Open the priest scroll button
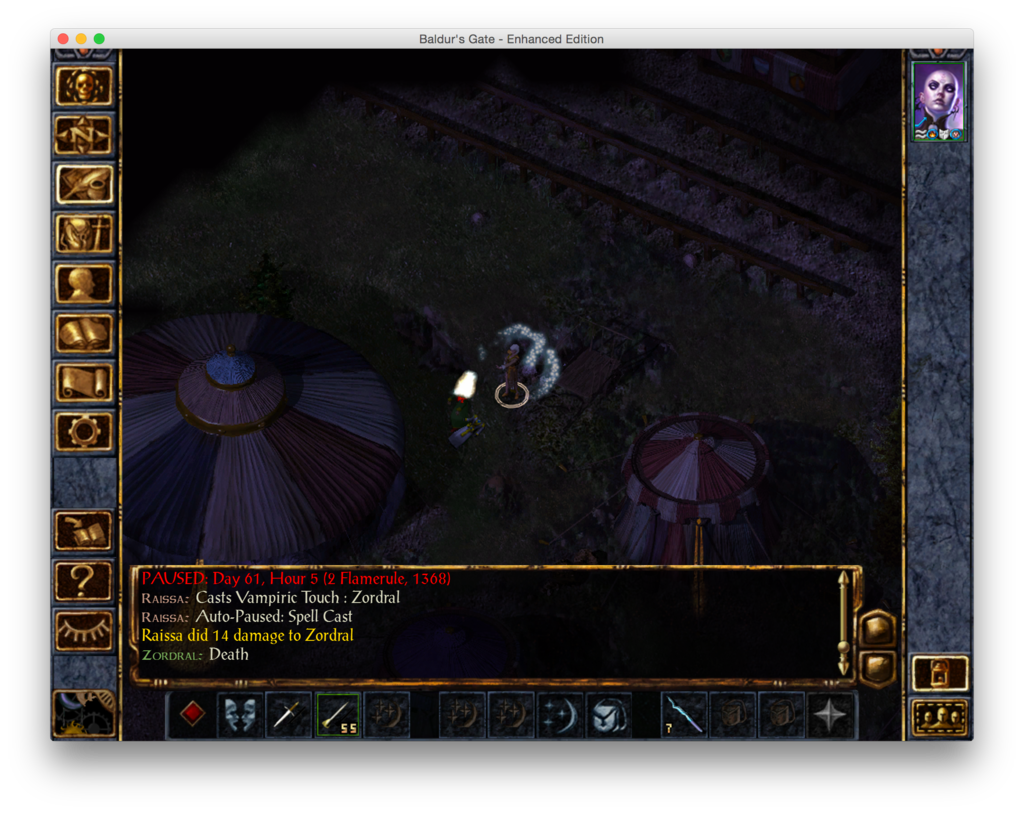Screen dimensions: 1024x813 pyautogui.click(x=84, y=382)
